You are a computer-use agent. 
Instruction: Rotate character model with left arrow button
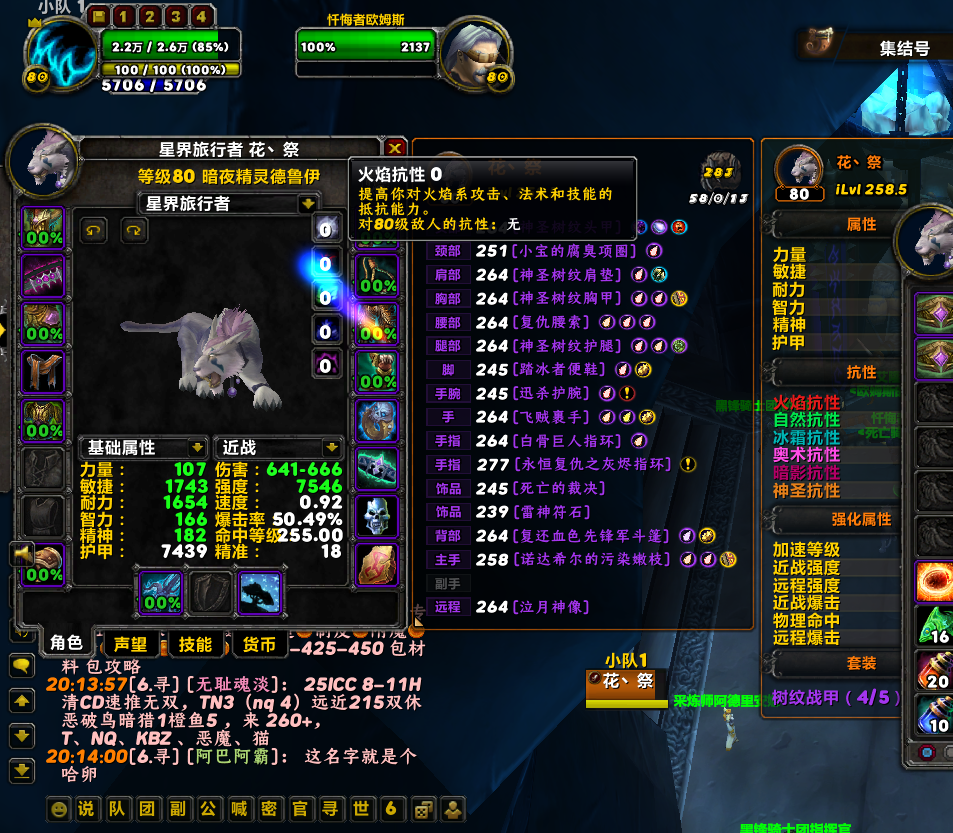[x=92, y=230]
